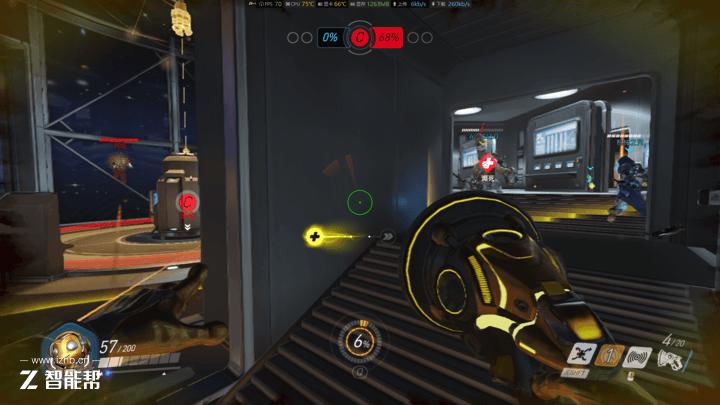Click the yellow heal target marker

pyautogui.click(x=315, y=237)
